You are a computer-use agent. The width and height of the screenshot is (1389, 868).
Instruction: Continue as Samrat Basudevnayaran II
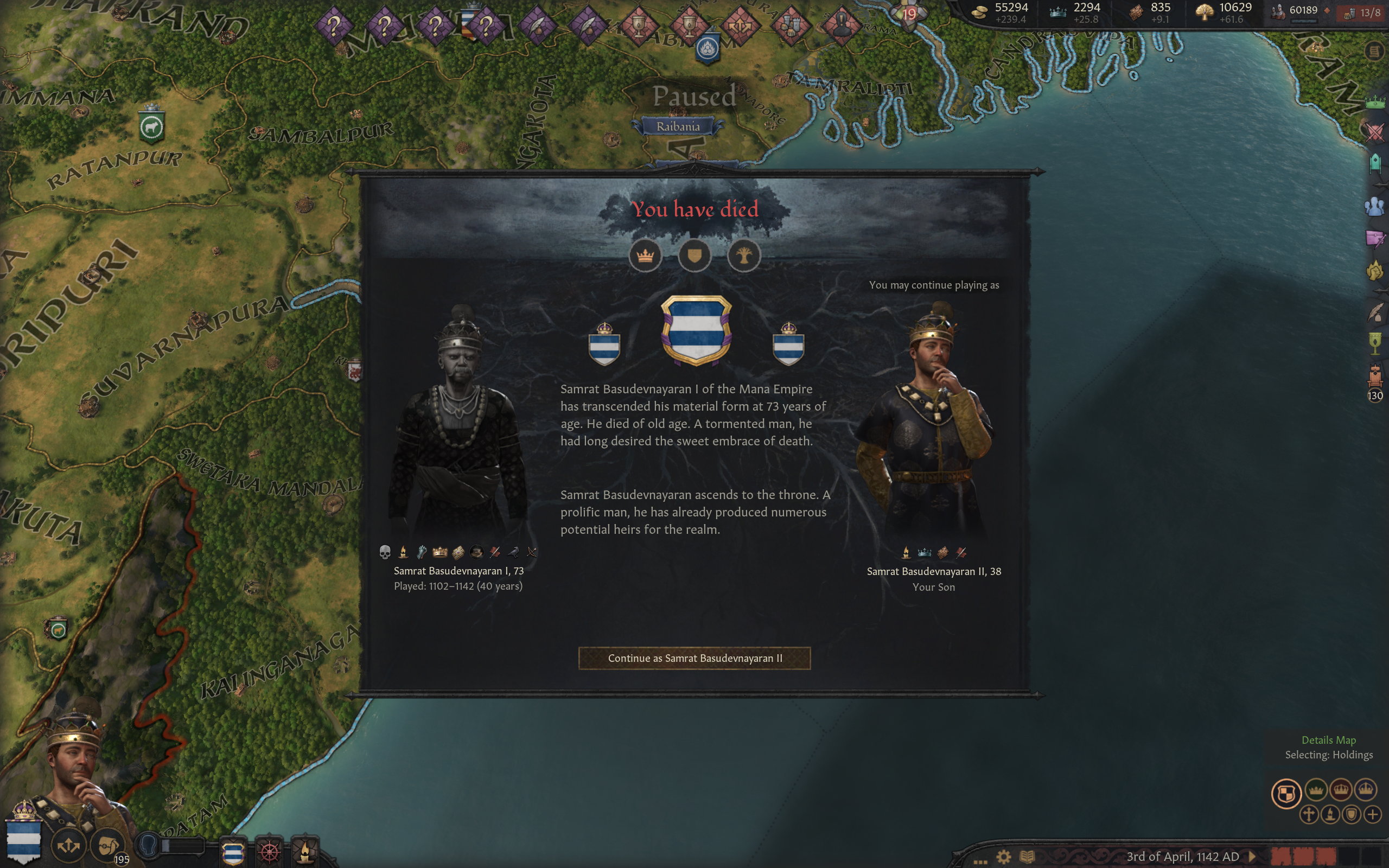pyautogui.click(x=694, y=658)
